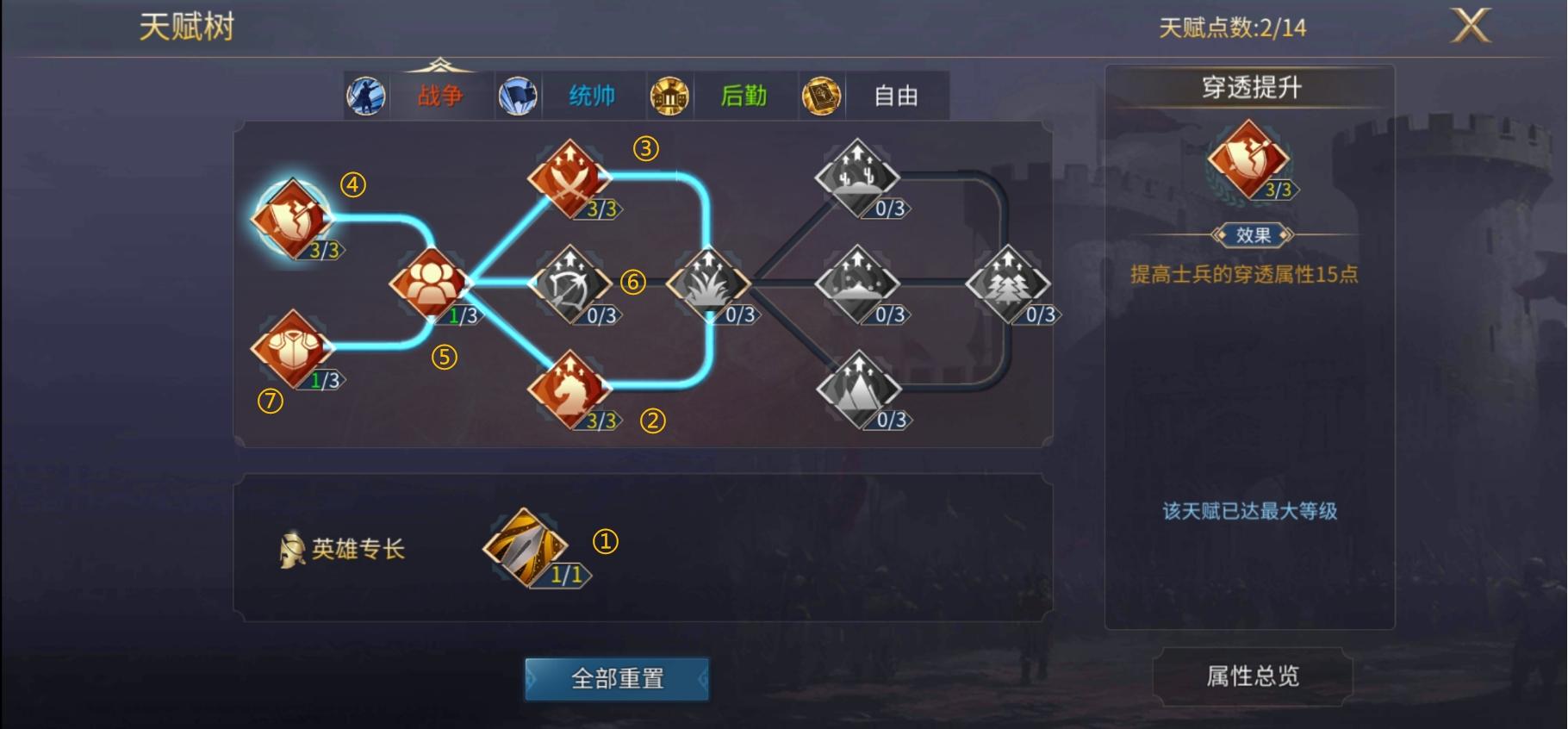This screenshot has width=1568, height=729.
Task: Click the grassland terrain talent node
Action: click(x=708, y=284)
